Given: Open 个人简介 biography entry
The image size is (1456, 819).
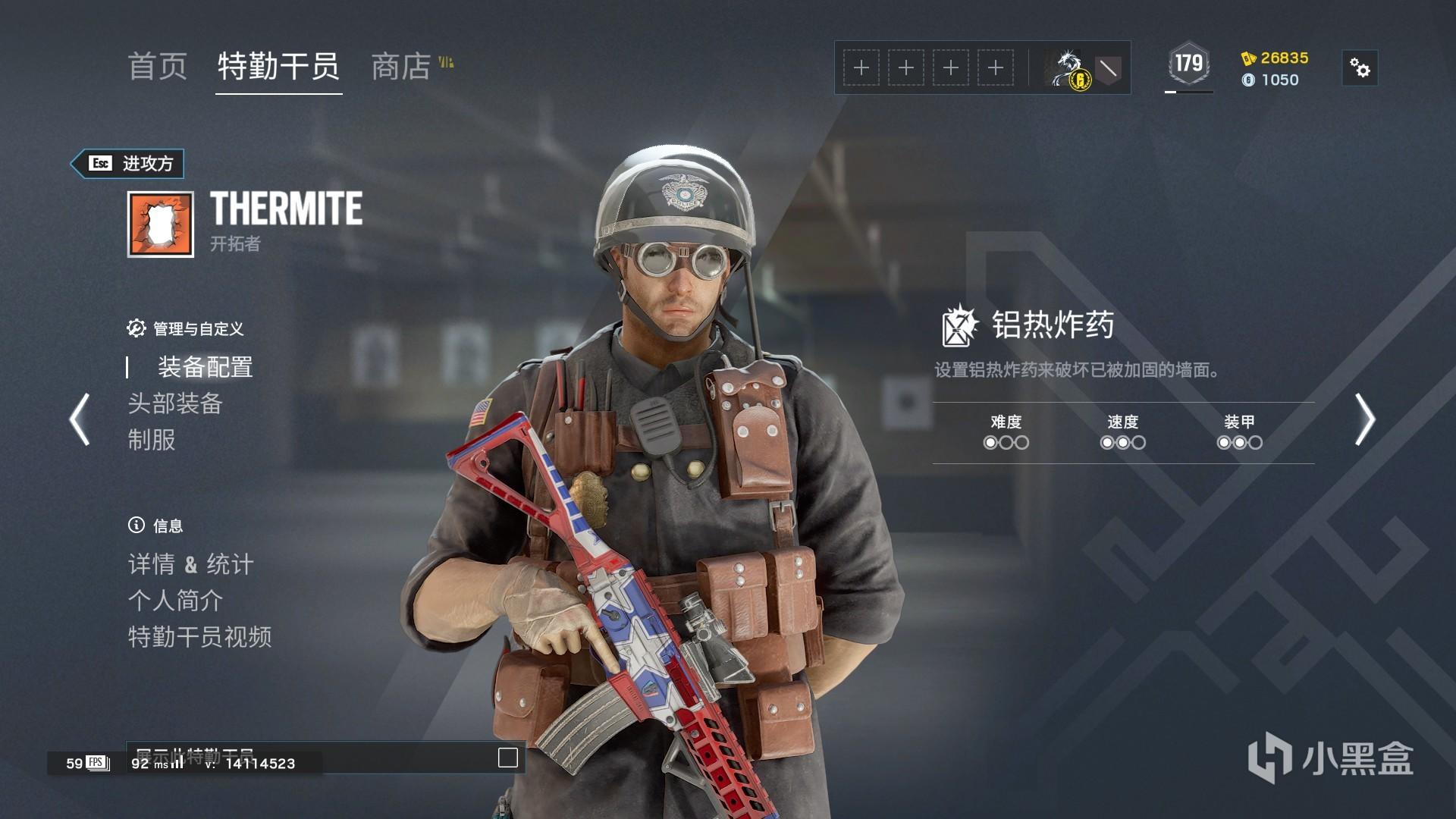Looking at the screenshot, I should pos(175,601).
